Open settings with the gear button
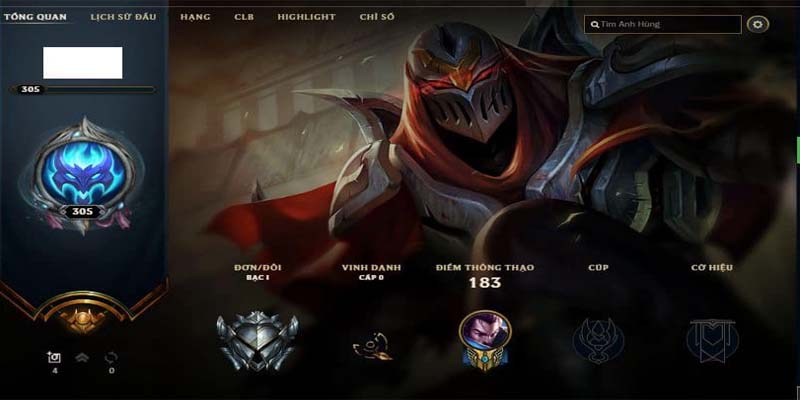 click(x=757, y=24)
